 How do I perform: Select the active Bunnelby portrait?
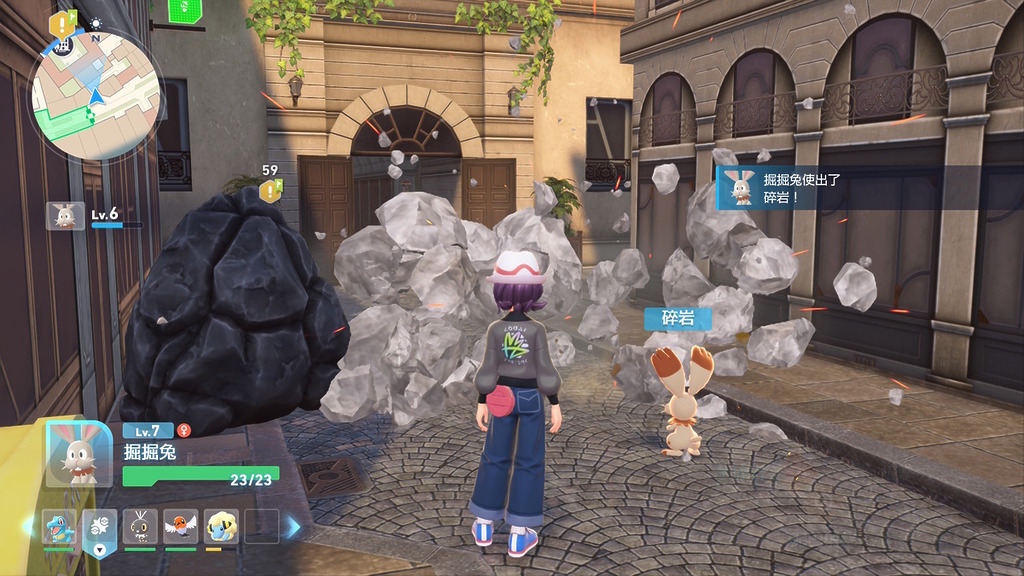tap(79, 453)
